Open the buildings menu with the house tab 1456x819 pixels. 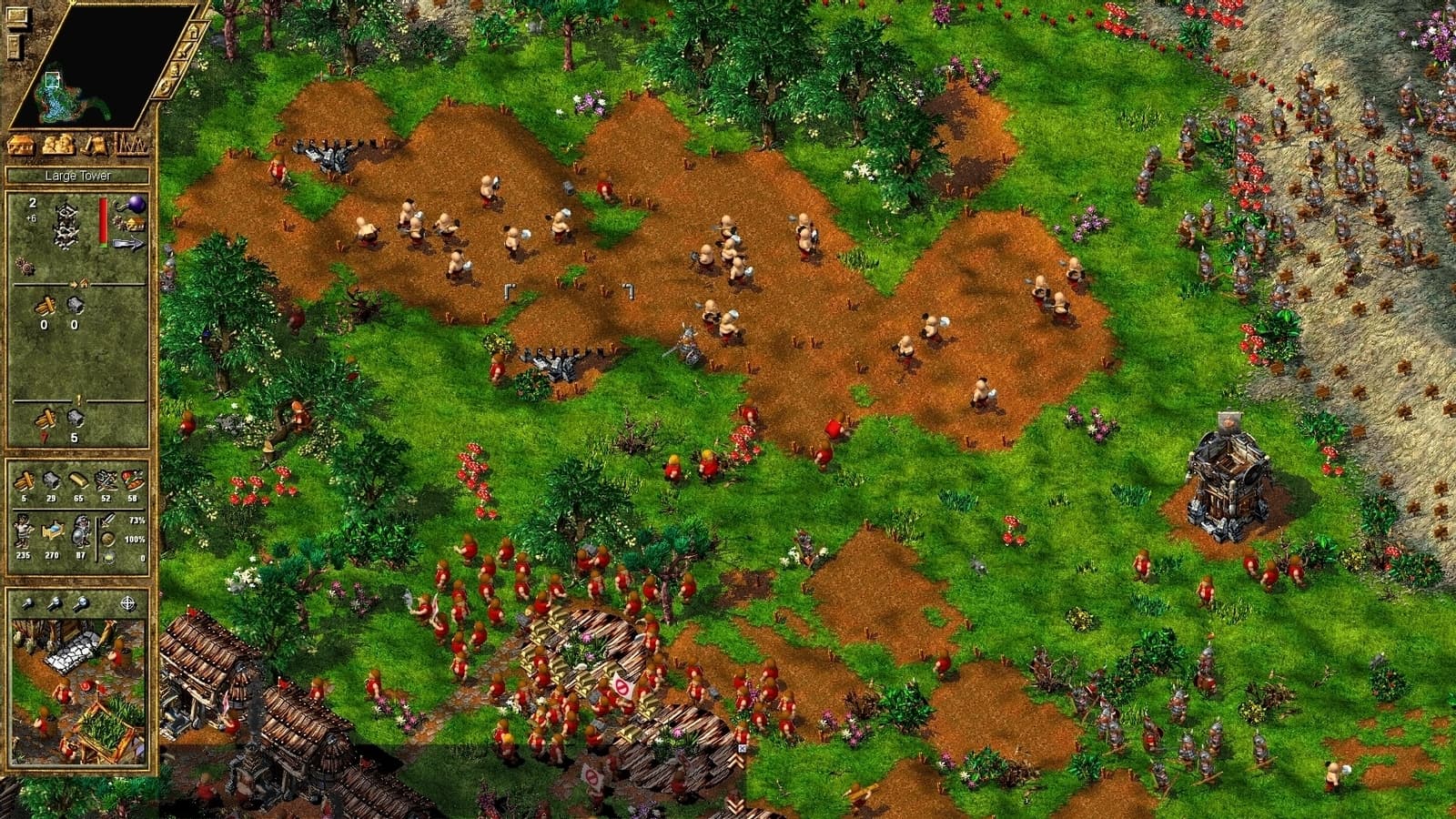[x=18, y=146]
